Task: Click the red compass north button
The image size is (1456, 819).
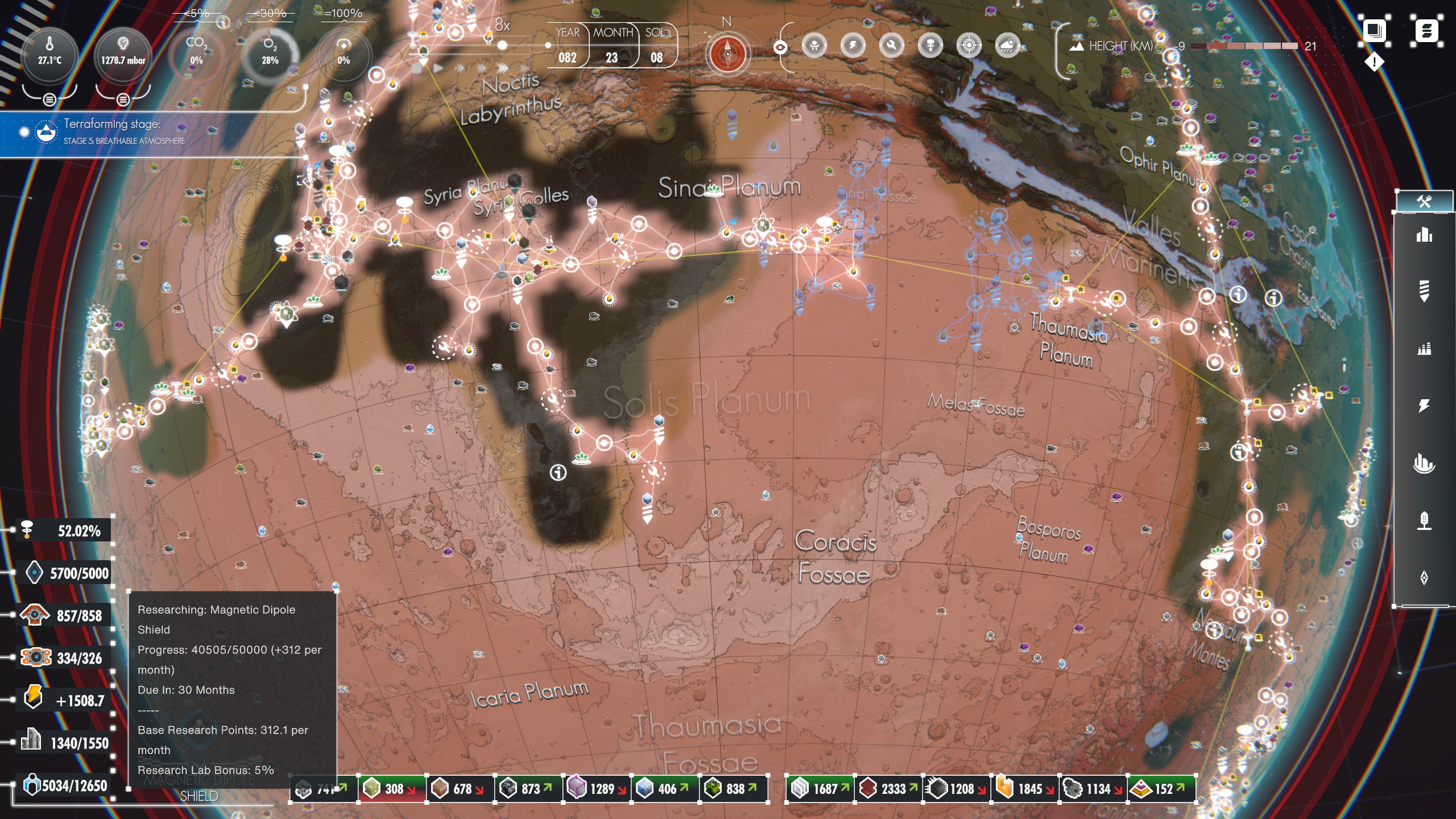Action: click(x=727, y=54)
